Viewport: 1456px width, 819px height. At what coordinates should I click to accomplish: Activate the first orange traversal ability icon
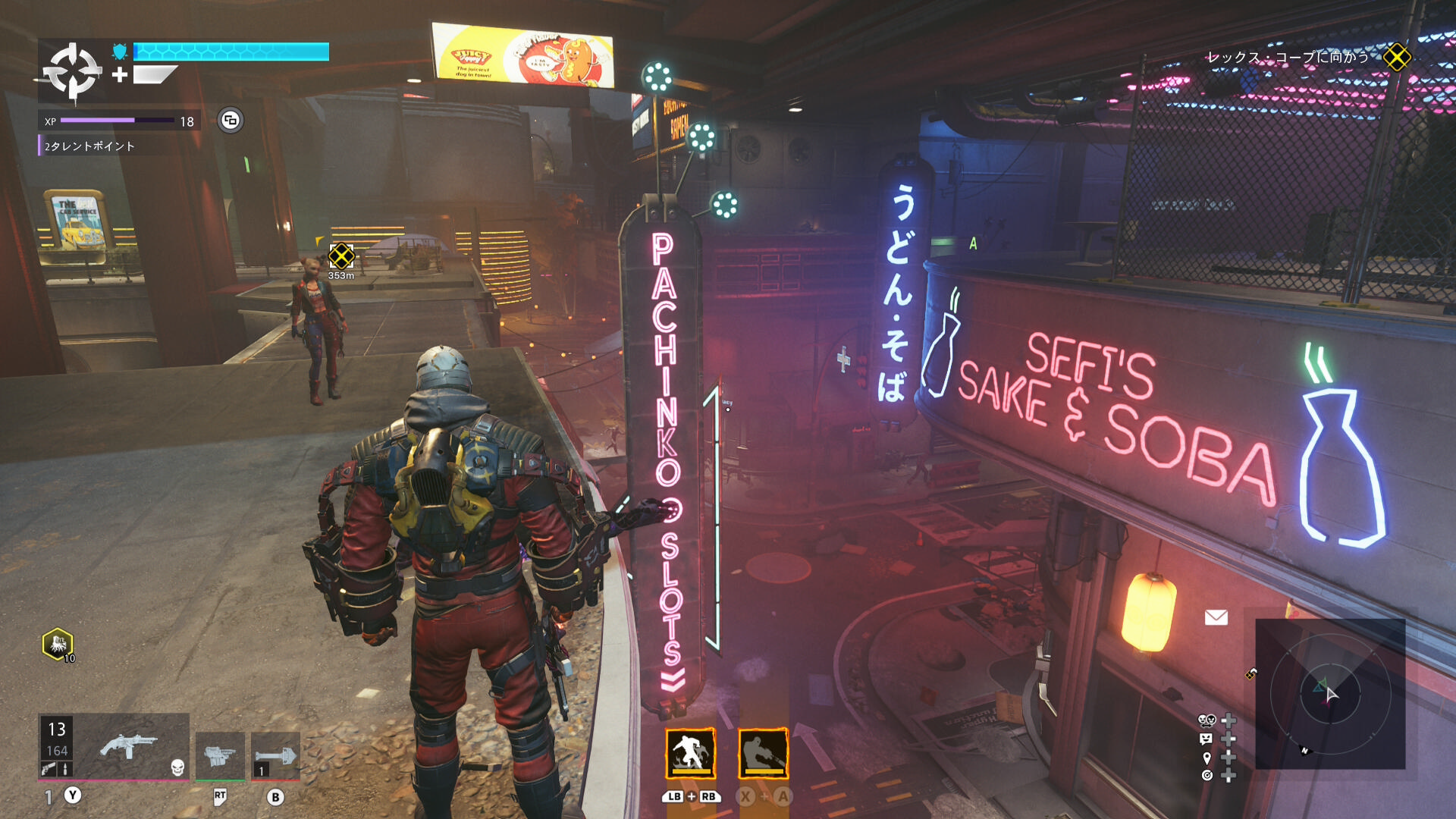(x=690, y=754)
